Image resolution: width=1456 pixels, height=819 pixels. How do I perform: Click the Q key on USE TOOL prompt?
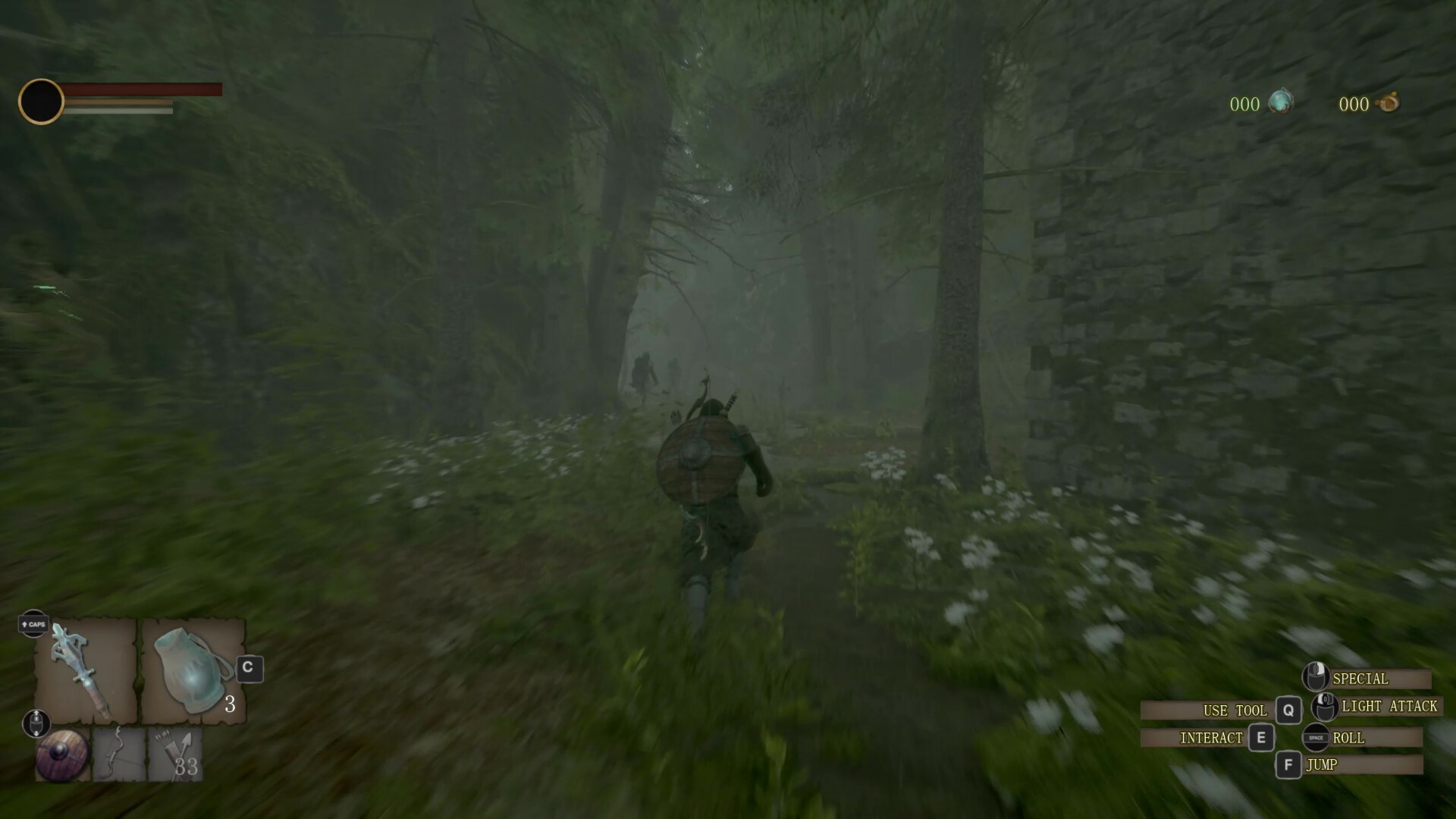coord(1288,710)
